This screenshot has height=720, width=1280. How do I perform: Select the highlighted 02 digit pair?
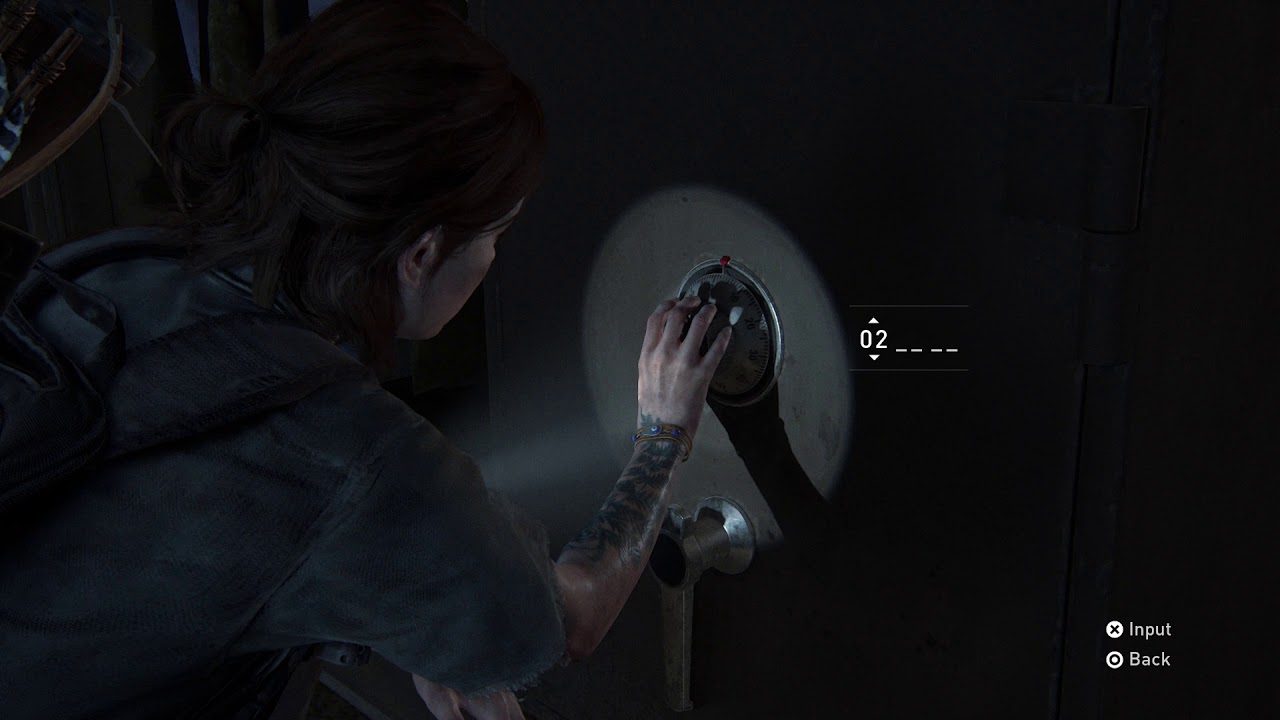pyautogui.click(x=873, y=340)
